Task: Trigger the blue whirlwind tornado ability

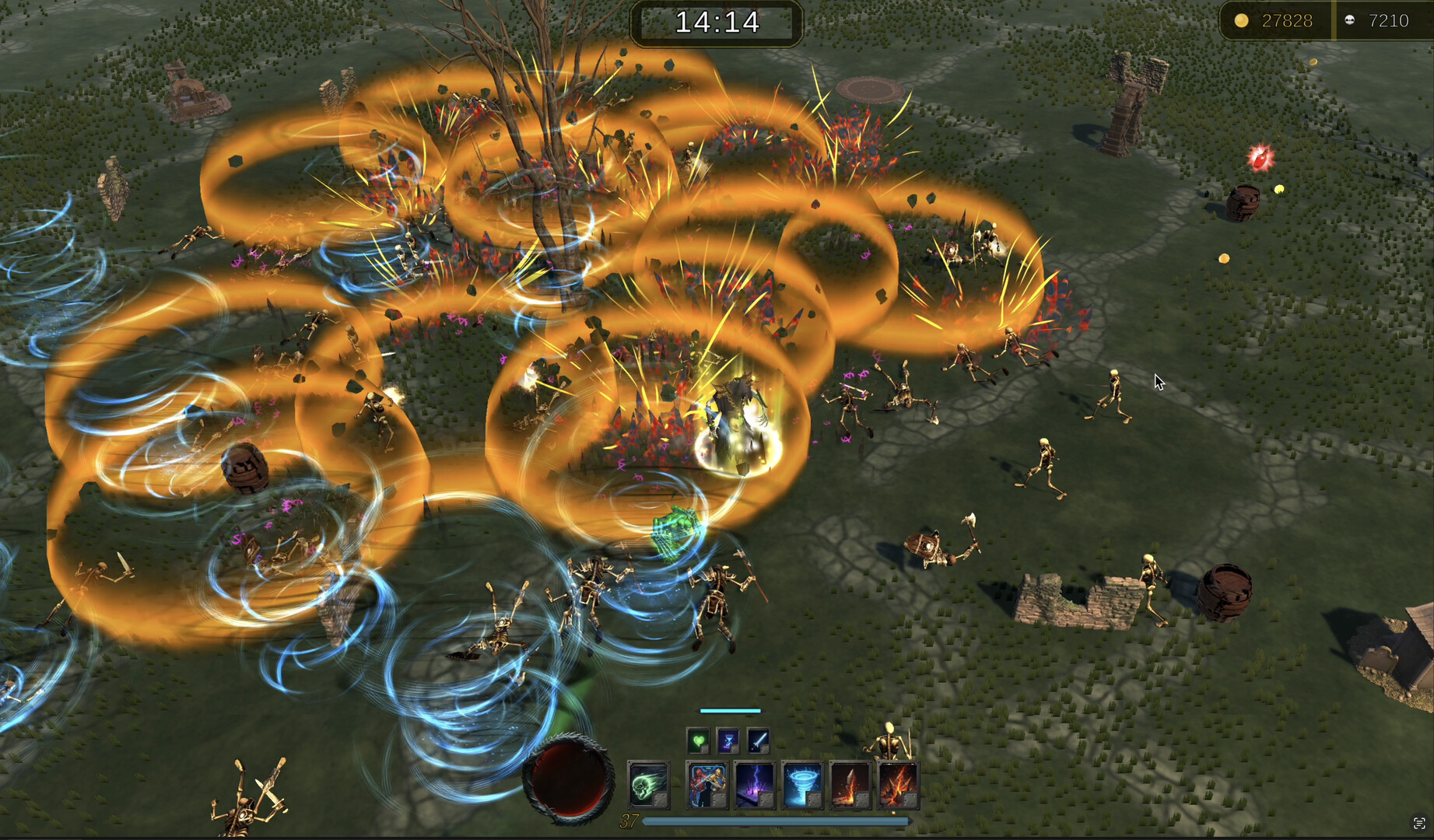Action: [802, 784]
